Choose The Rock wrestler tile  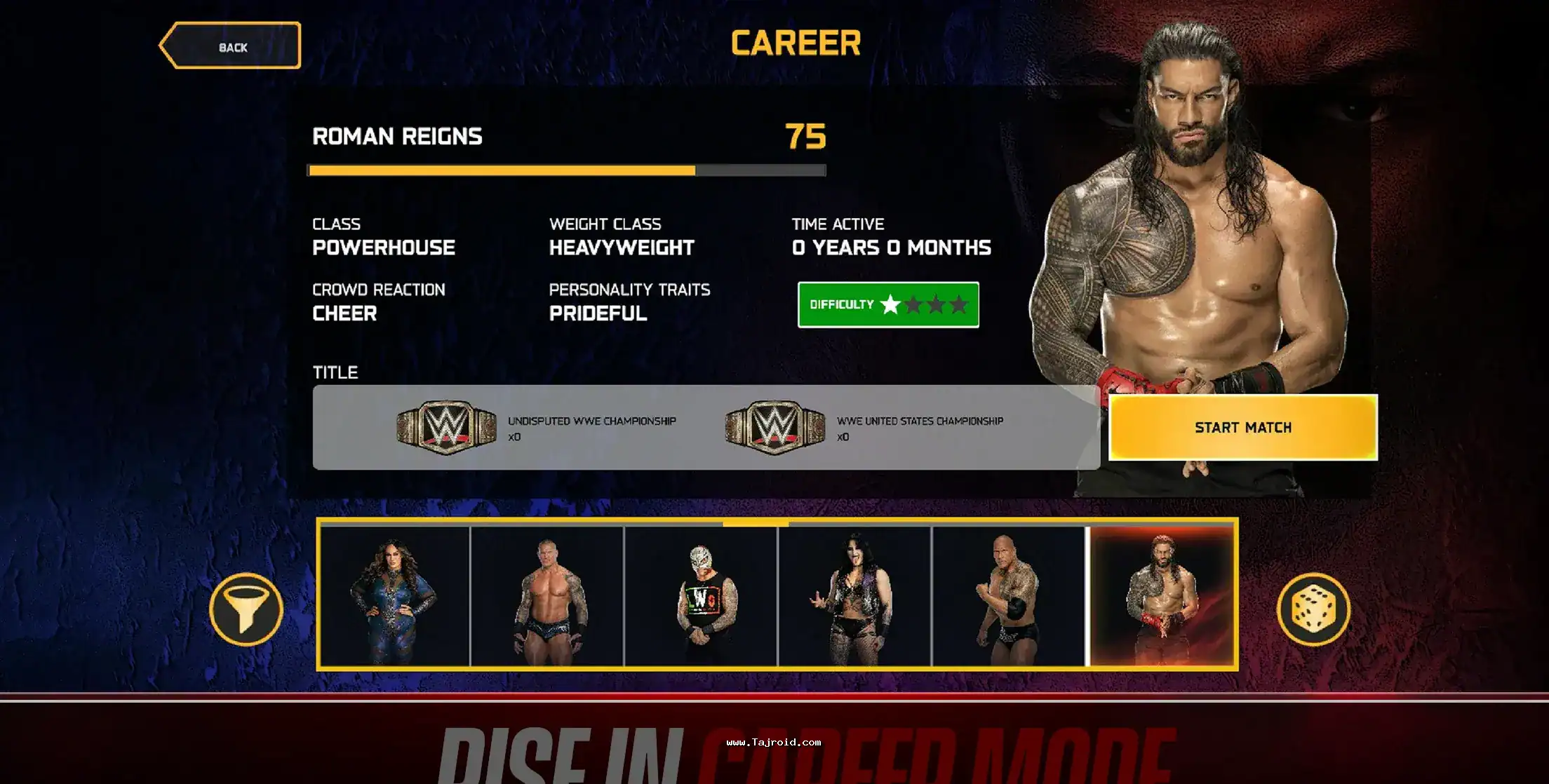[1008, 595]
